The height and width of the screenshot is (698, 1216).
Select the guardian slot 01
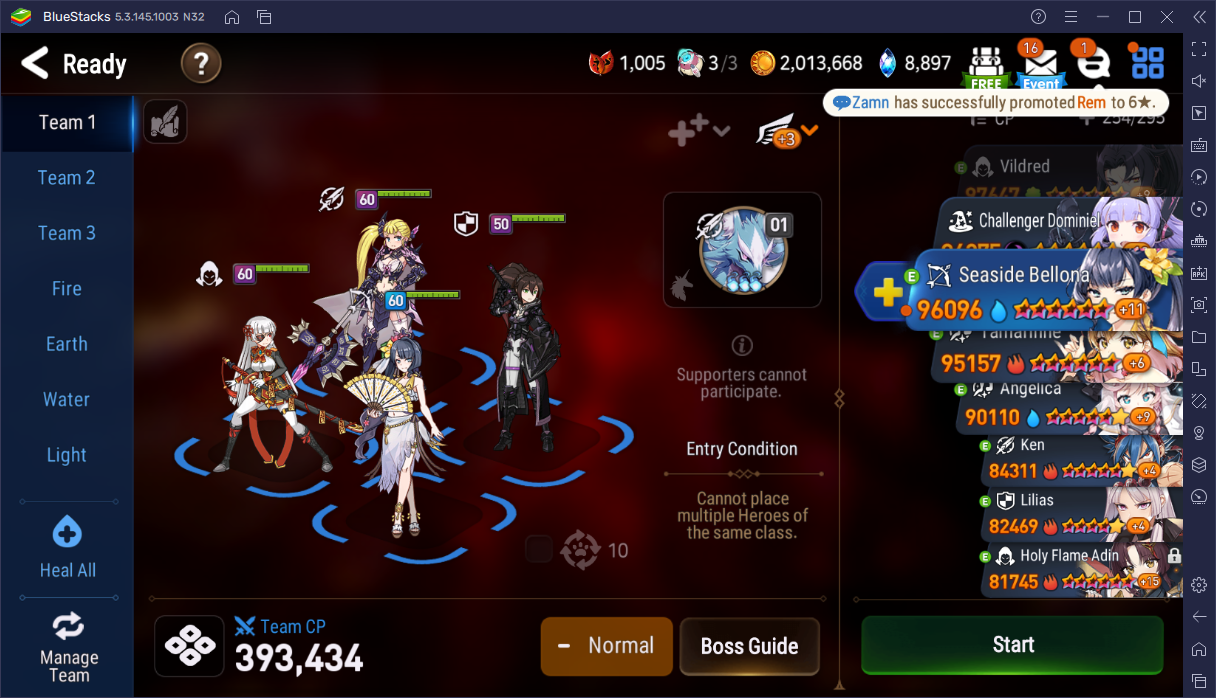pos(742,250)
